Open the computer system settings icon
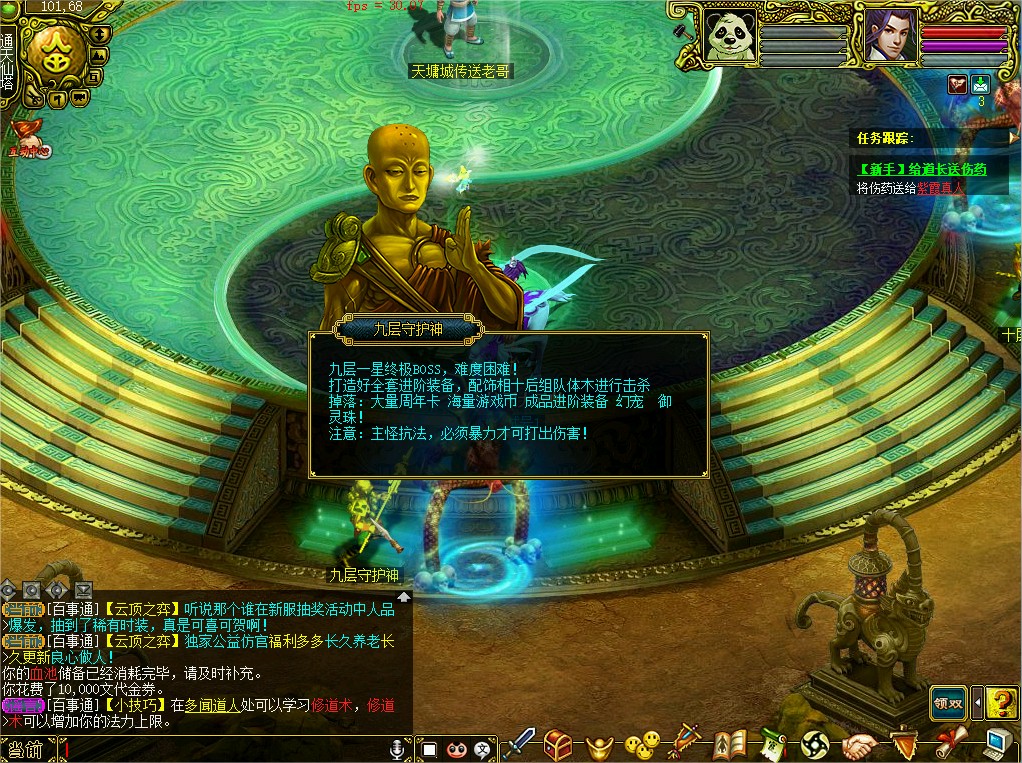This screenshot has height=763, width=1022. pyautogui.click(x=998, y=742)
